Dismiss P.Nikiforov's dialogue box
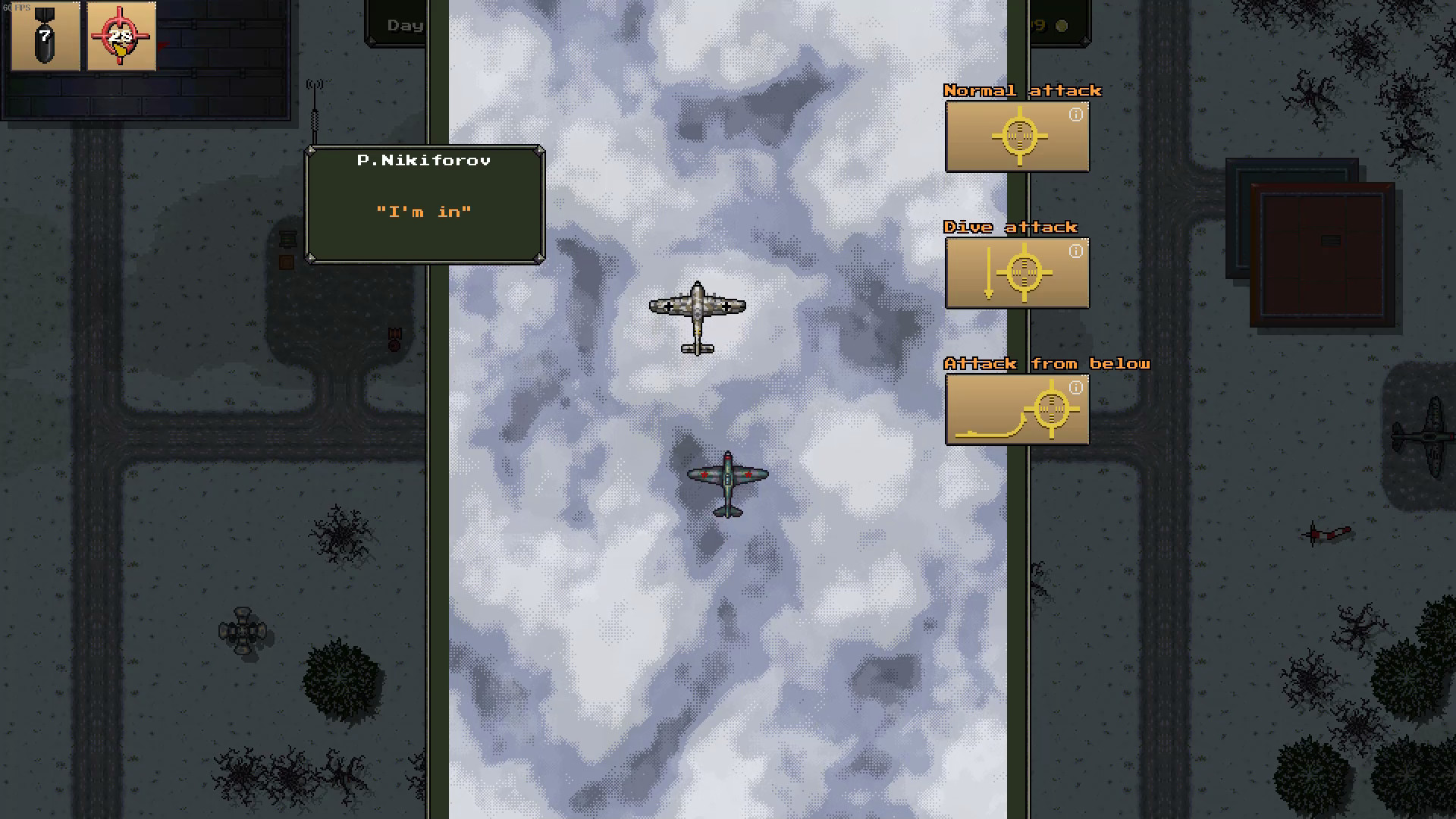Viewport: 1456px width, 819px height. coord(425,203)
